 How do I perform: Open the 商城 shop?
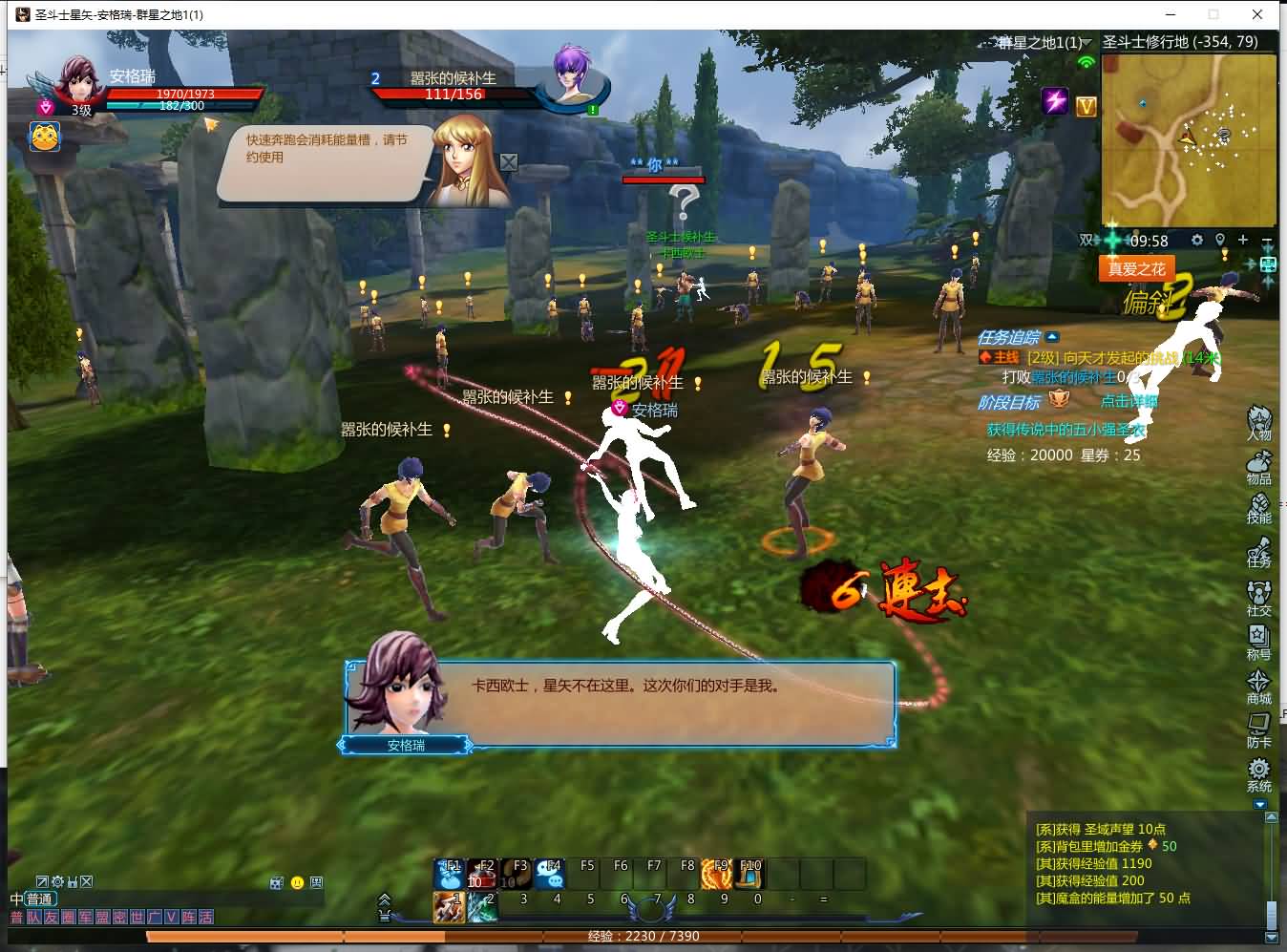[1258, 686]
